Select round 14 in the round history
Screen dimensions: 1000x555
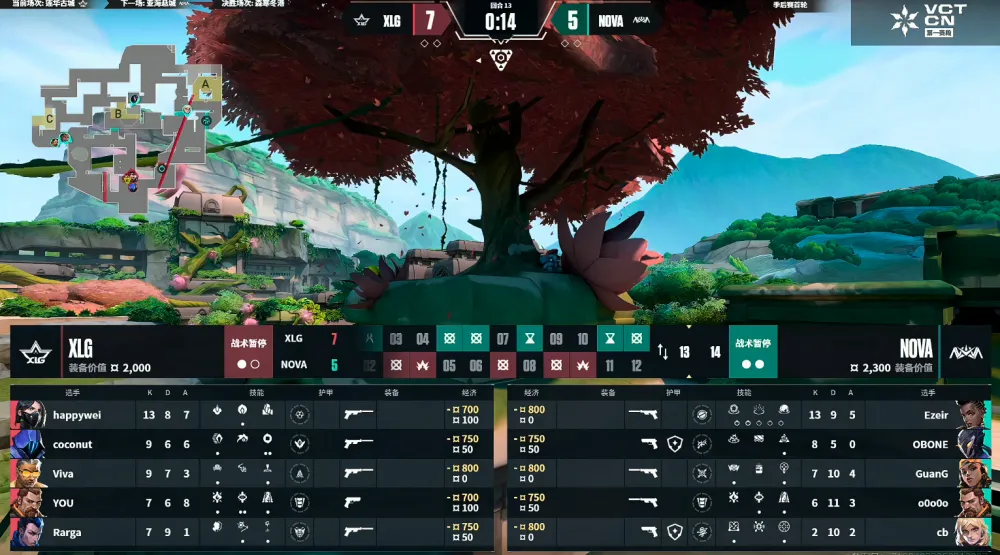[x=714, y=352]
